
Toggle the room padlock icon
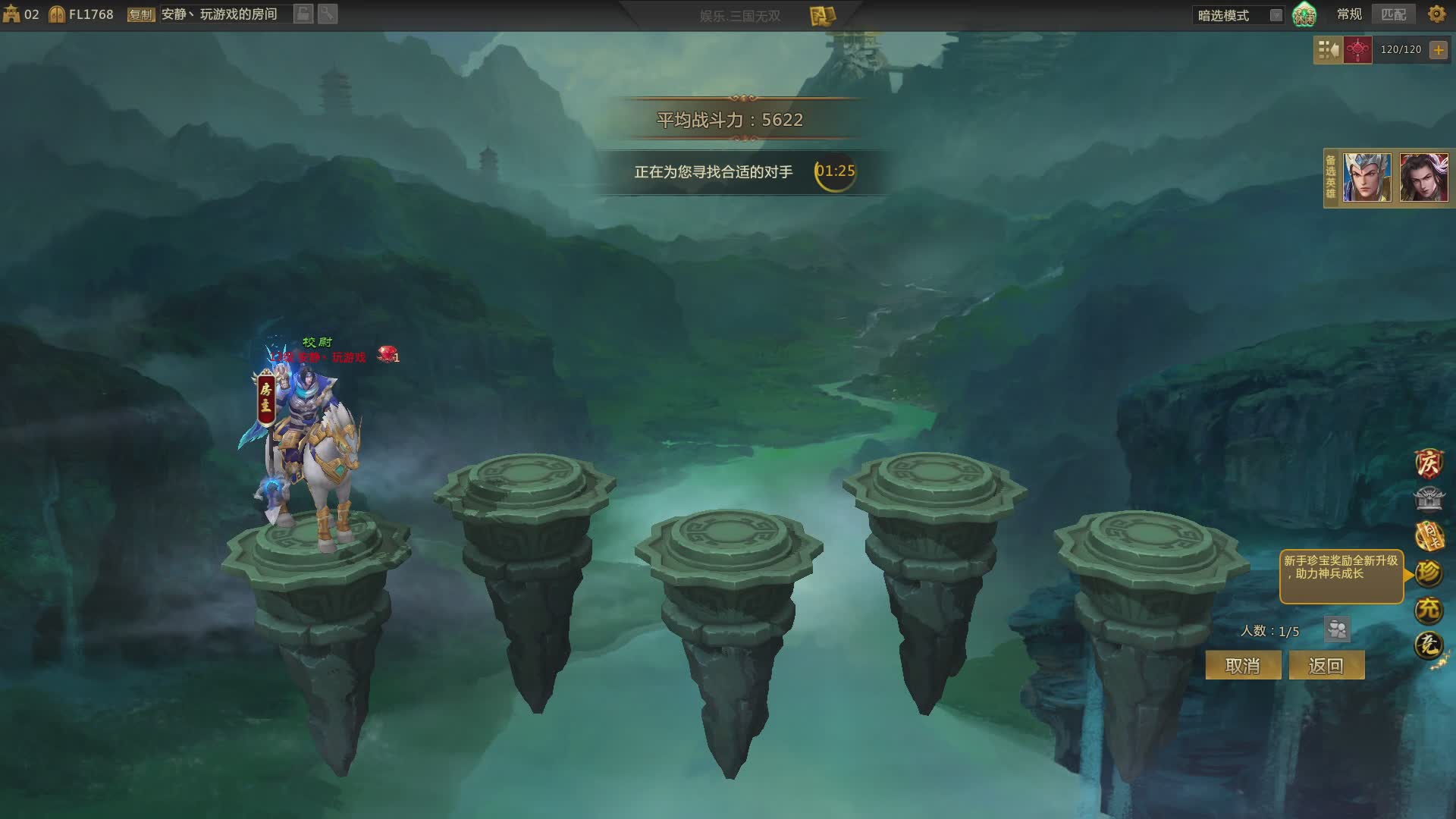coord(303,14)
